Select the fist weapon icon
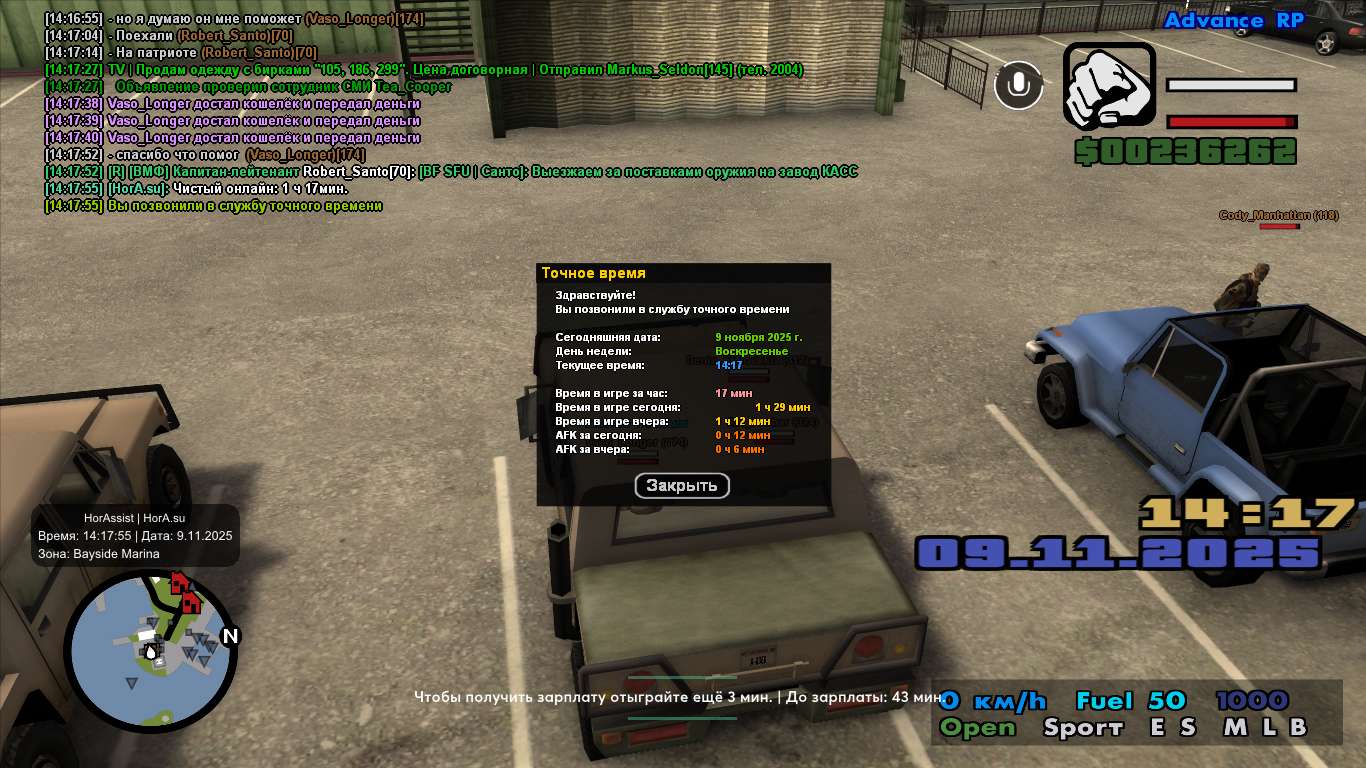 (x=1107, y=85)
